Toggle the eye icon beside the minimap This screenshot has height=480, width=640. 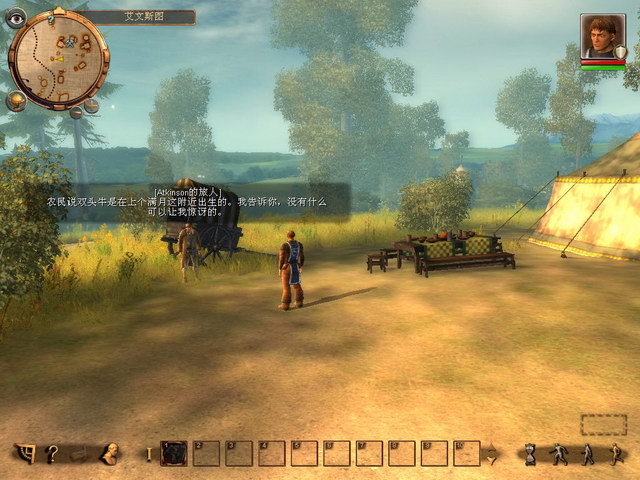(16, 17)
